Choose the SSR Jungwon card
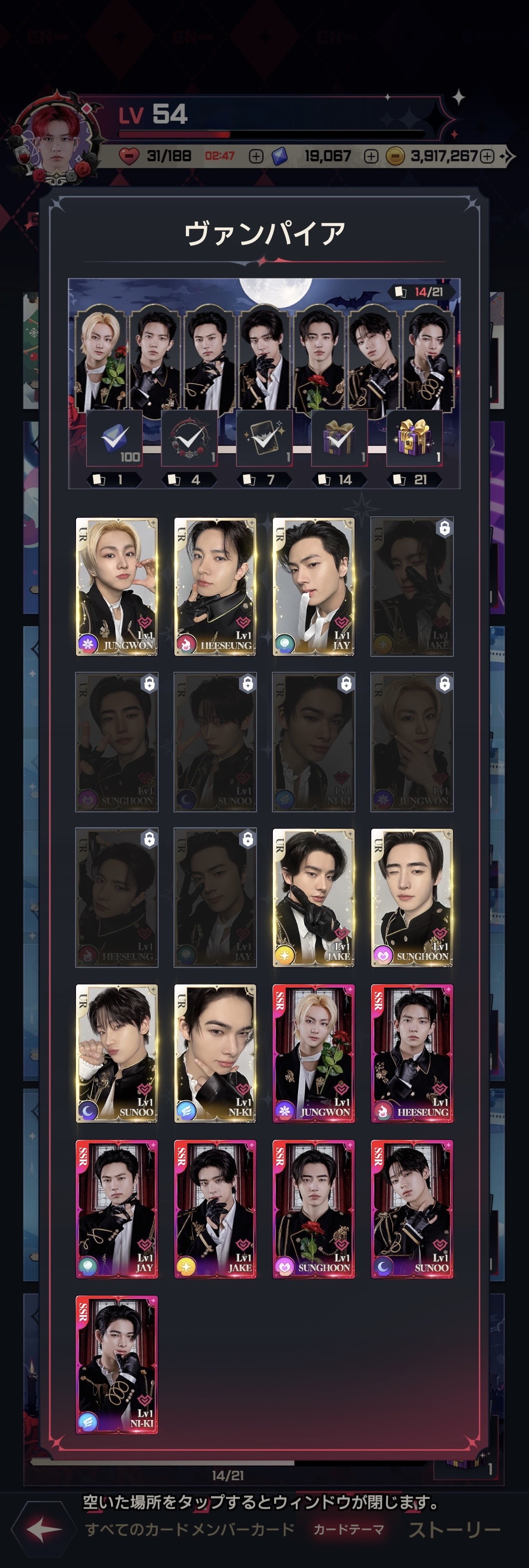The width and height of the screenshot is (529, 1568). (x=314, y=1053)
